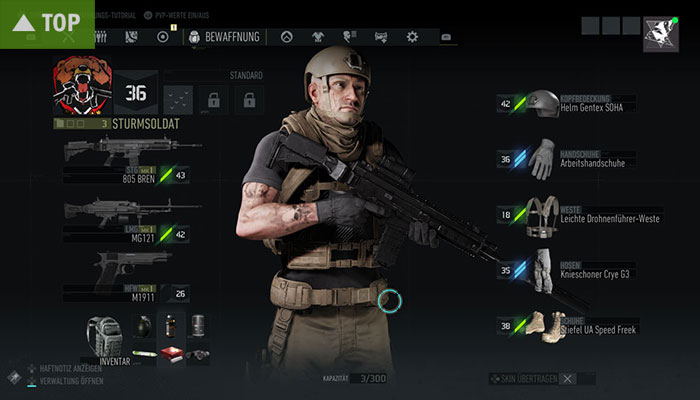700x400 pixels.
Task: Select the first locked loadout slot
Action: 212,99
